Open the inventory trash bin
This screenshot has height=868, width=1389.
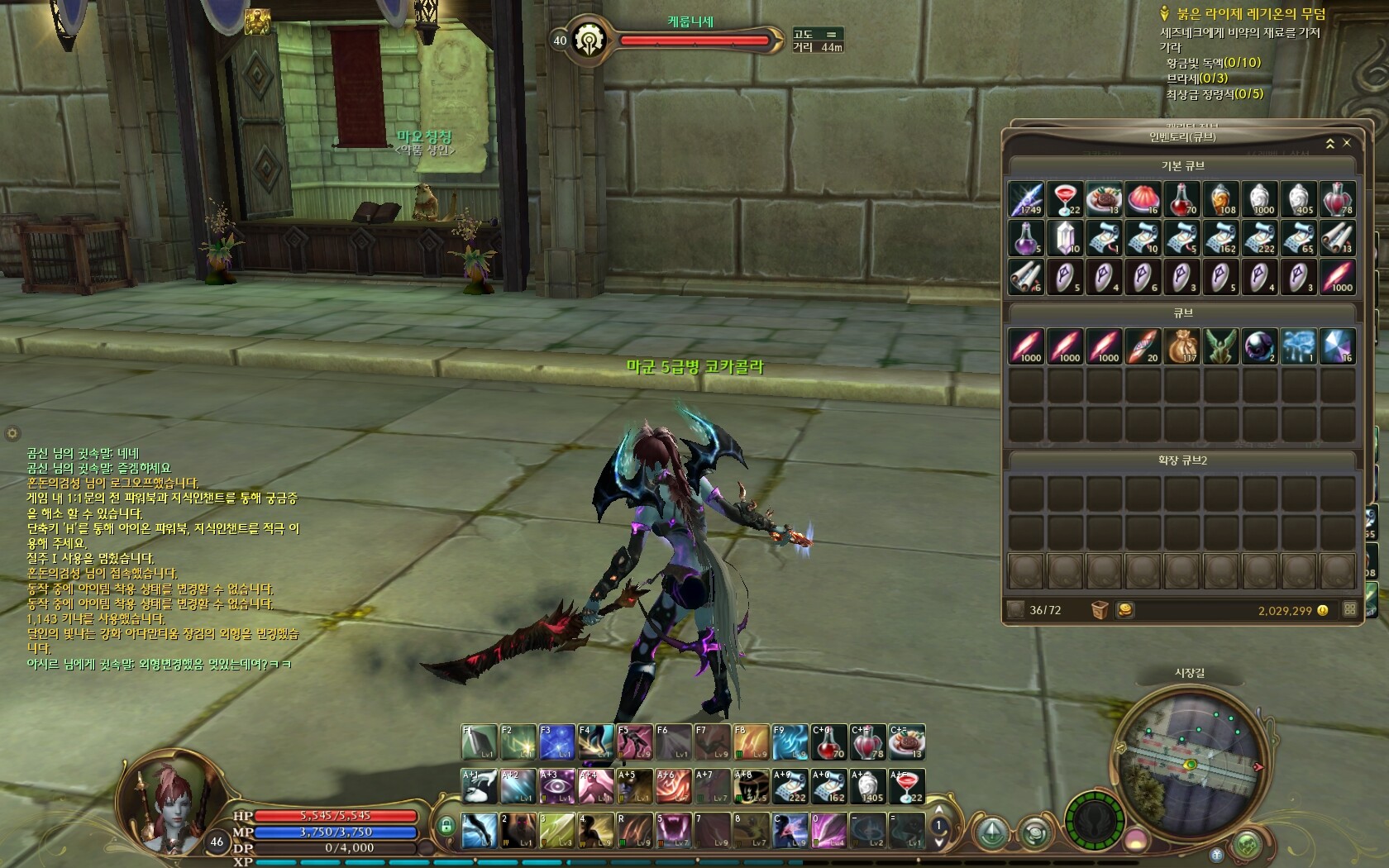click(x=1100, y=610)
